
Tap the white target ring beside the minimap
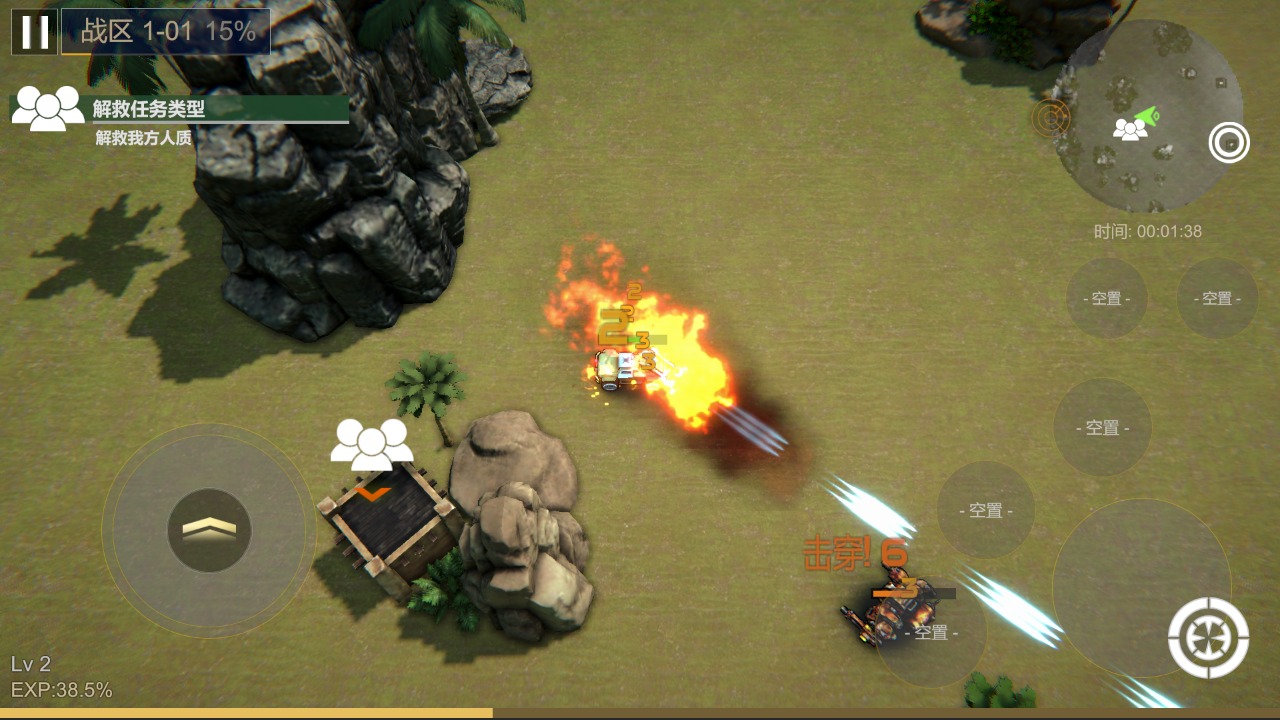1229,142
